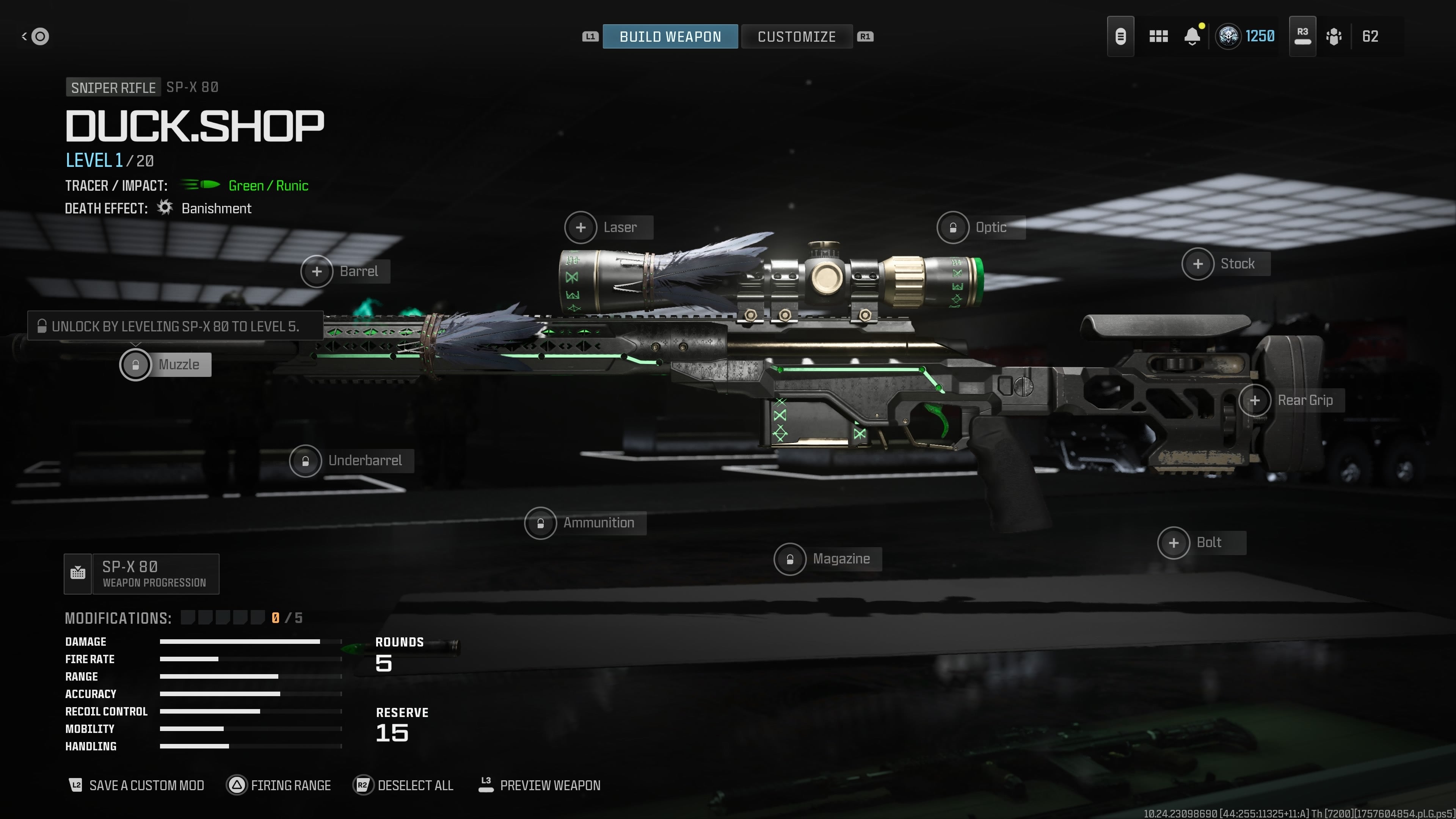
Task: Preview the weapon
Action: [540, 785]
